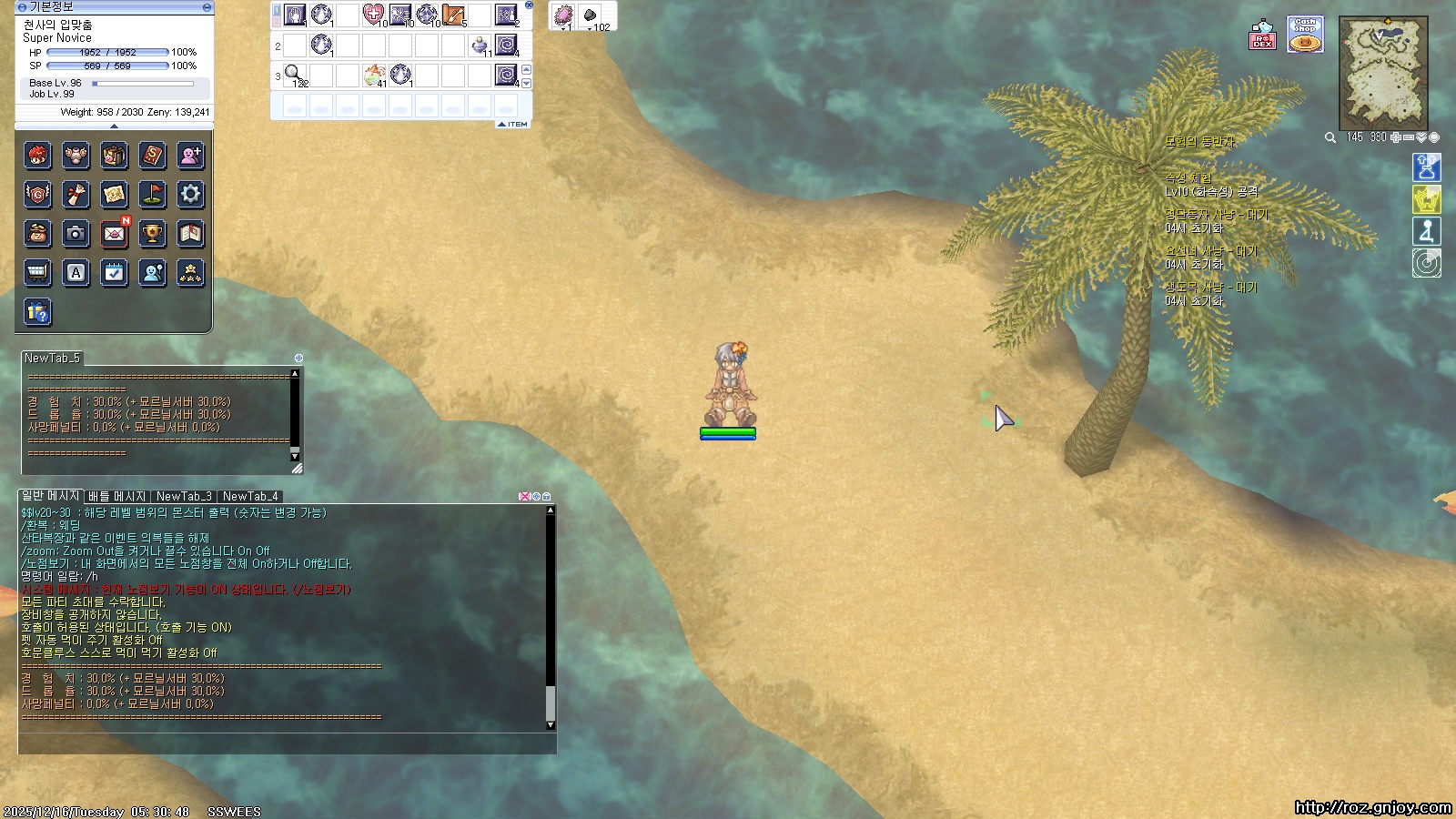
Task: Open the mail envelope icon with new badge
Action: 114,234
